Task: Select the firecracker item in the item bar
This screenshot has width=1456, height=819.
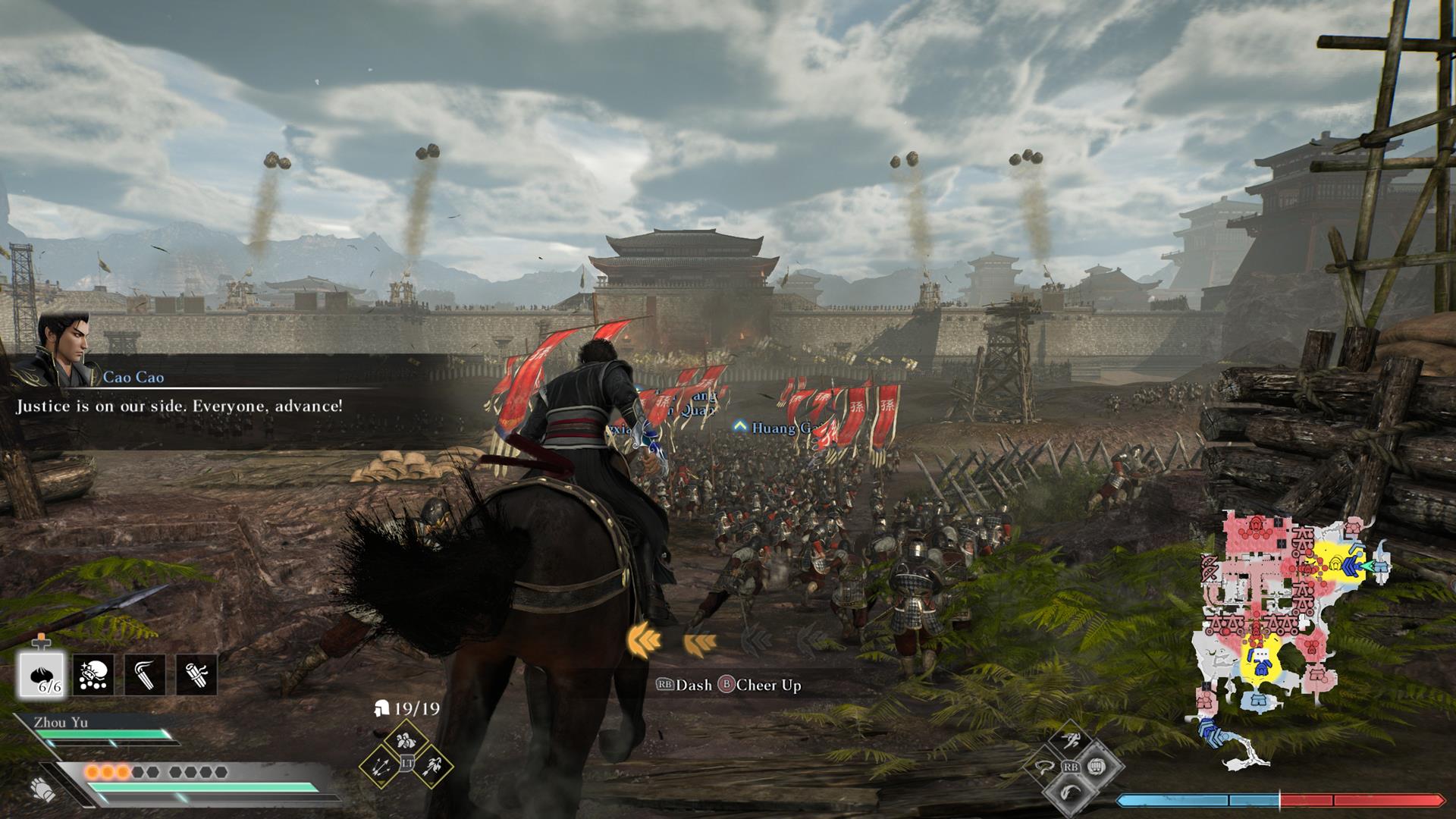Action: (x=93, y=674)
